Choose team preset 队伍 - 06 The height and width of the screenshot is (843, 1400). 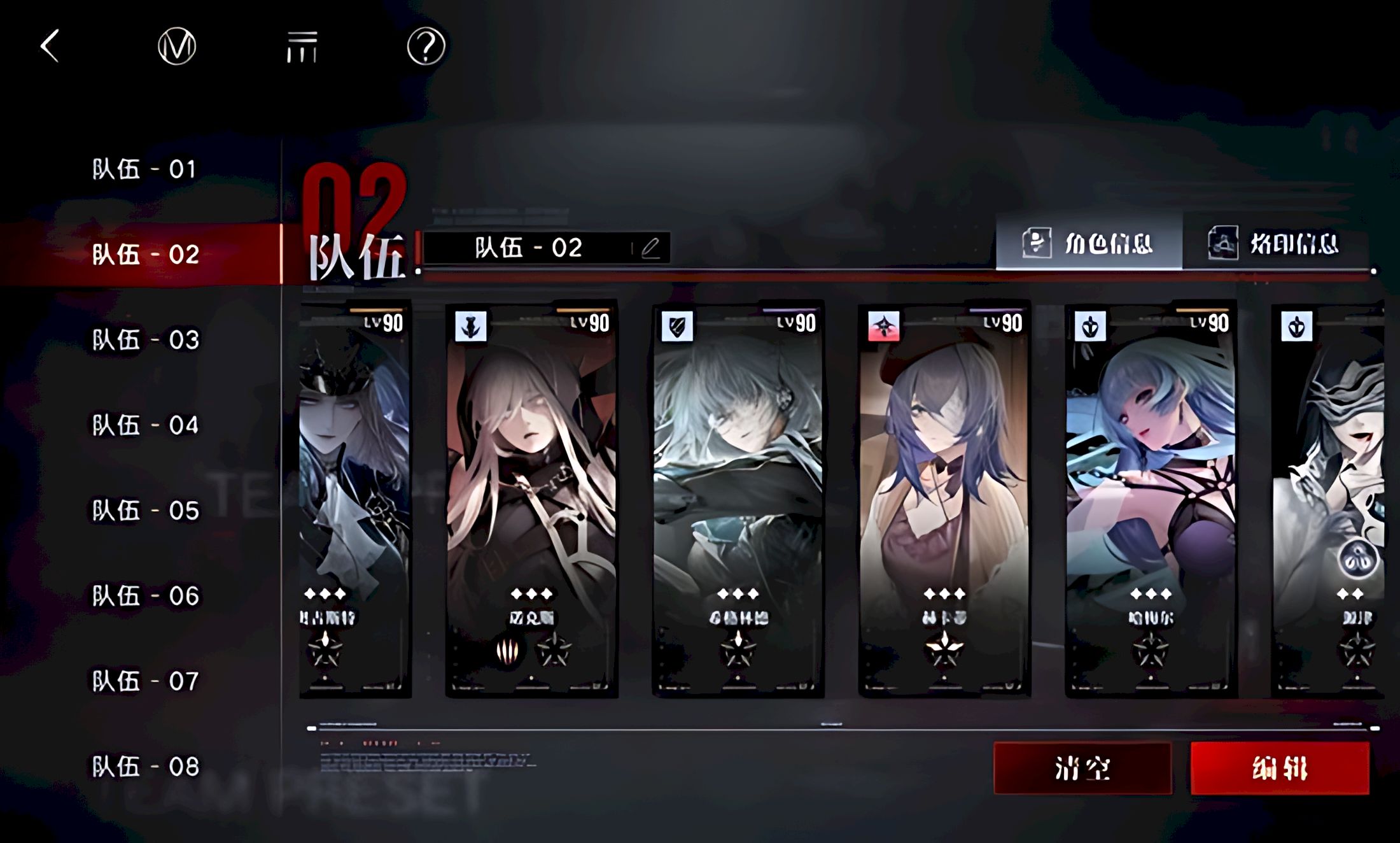pos(145,596)
